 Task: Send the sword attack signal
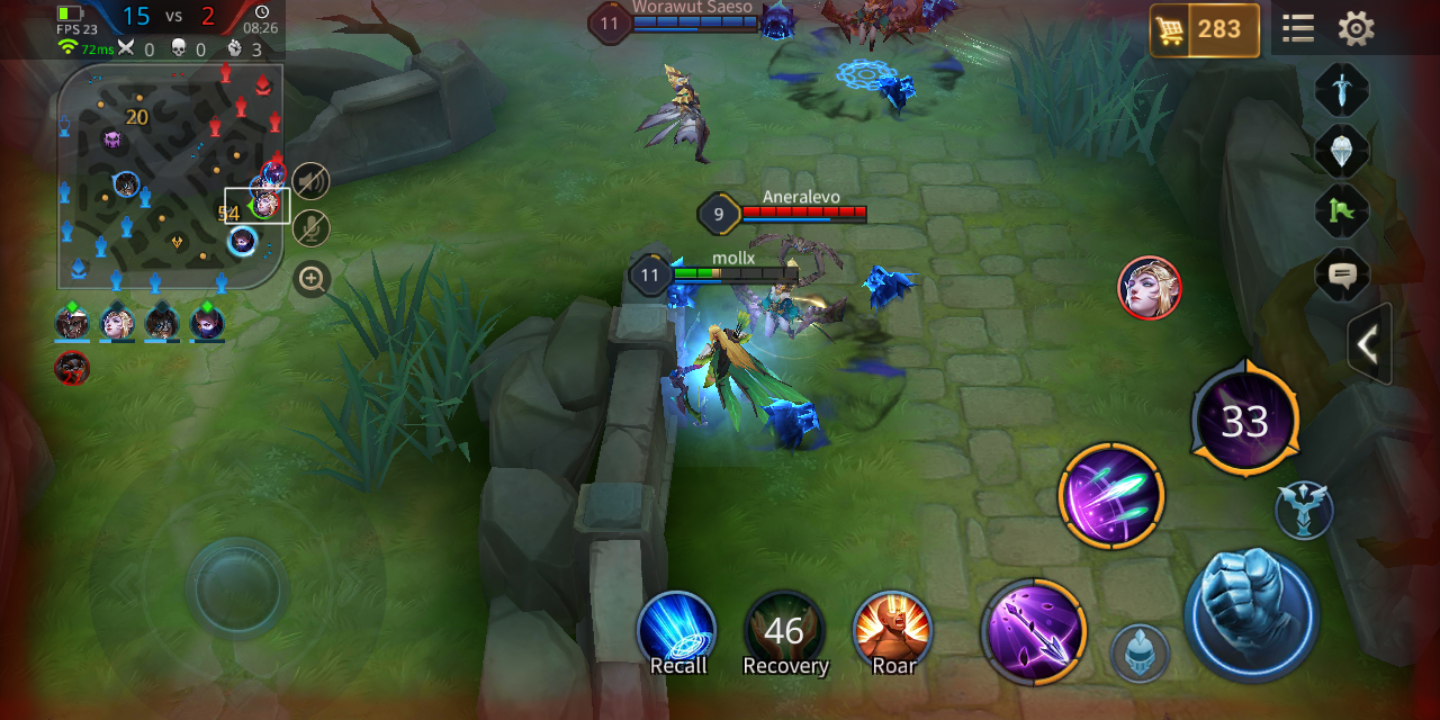pyautogui.click(x=1341, y=90)
